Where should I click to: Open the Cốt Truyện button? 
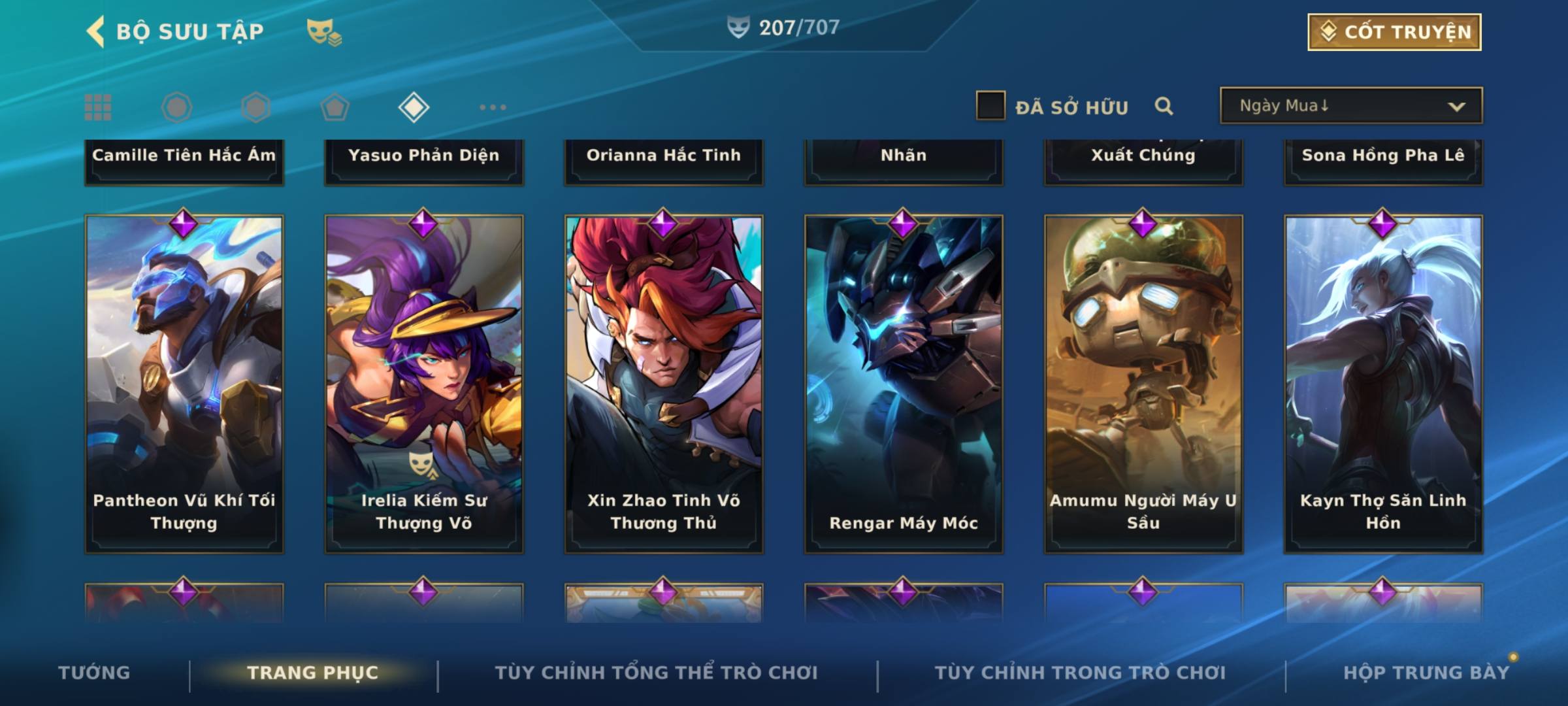tap(1394, 32)
